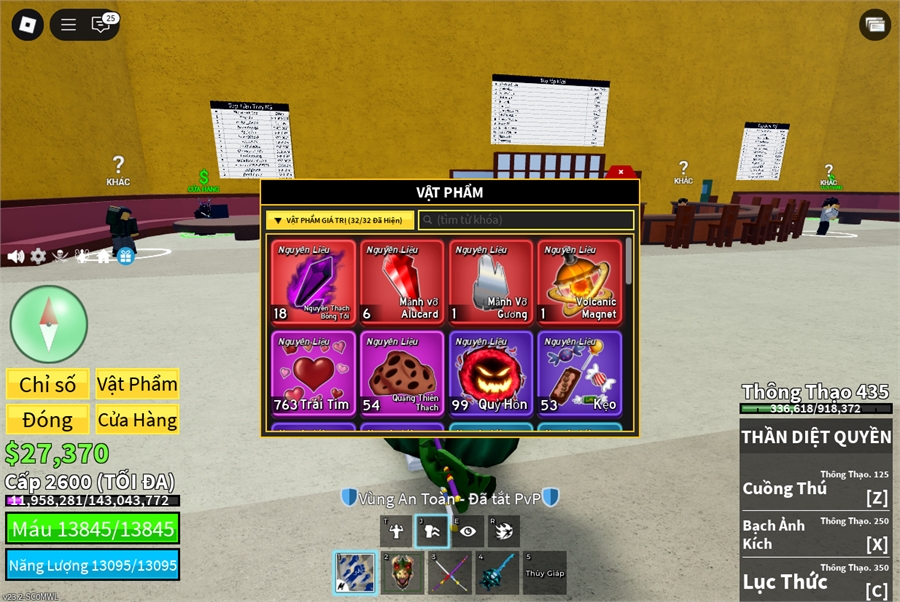Toggle the Vật Phẩm inventory button
900x602 pixels.
pyautogui.click(x=137, y=385)
